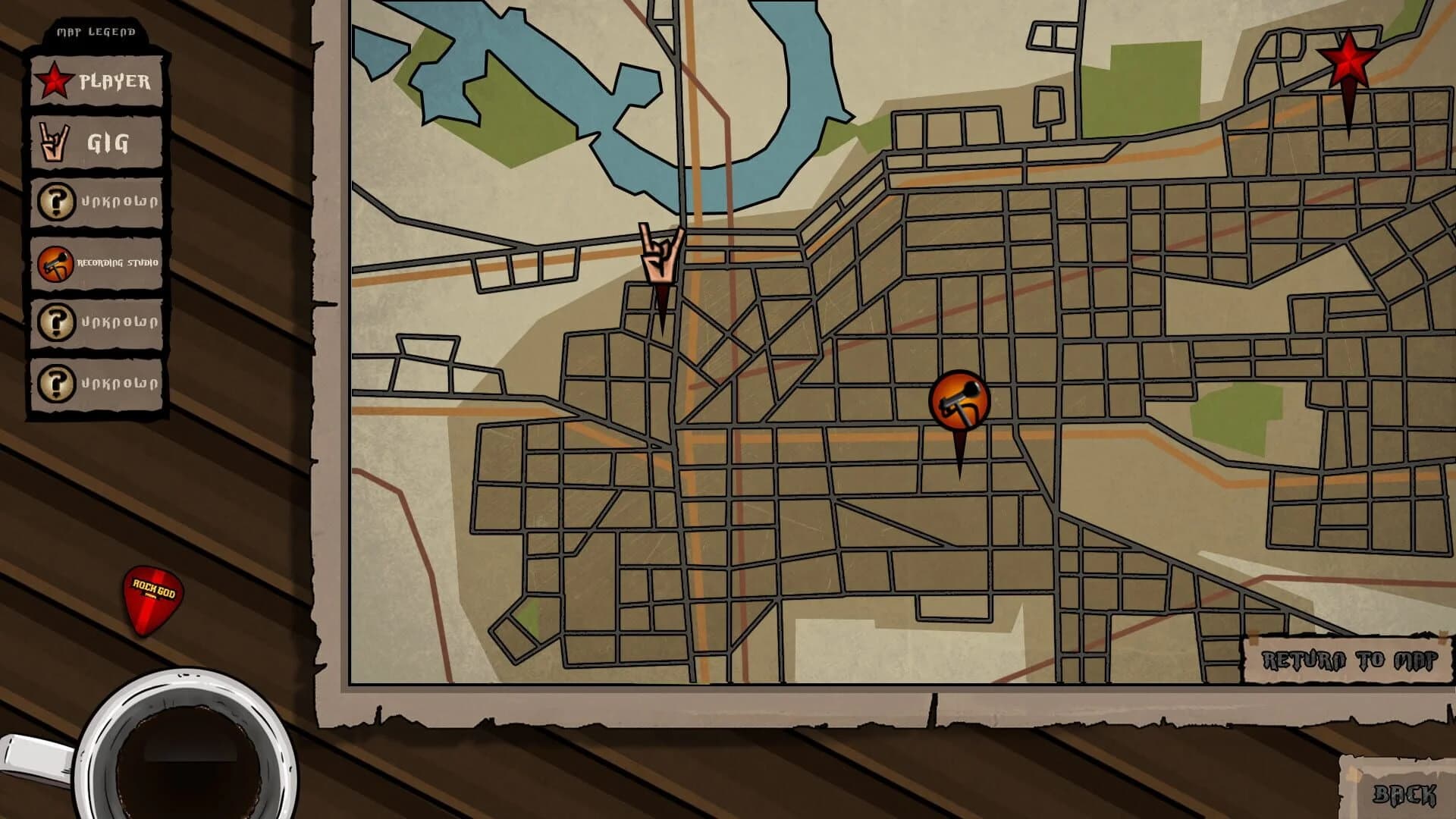Image resolution: width=1456 pixels, height=819 pixels.
Task: Open the Map Legend header
Action: pyautogui.click(x=95, y=32)
